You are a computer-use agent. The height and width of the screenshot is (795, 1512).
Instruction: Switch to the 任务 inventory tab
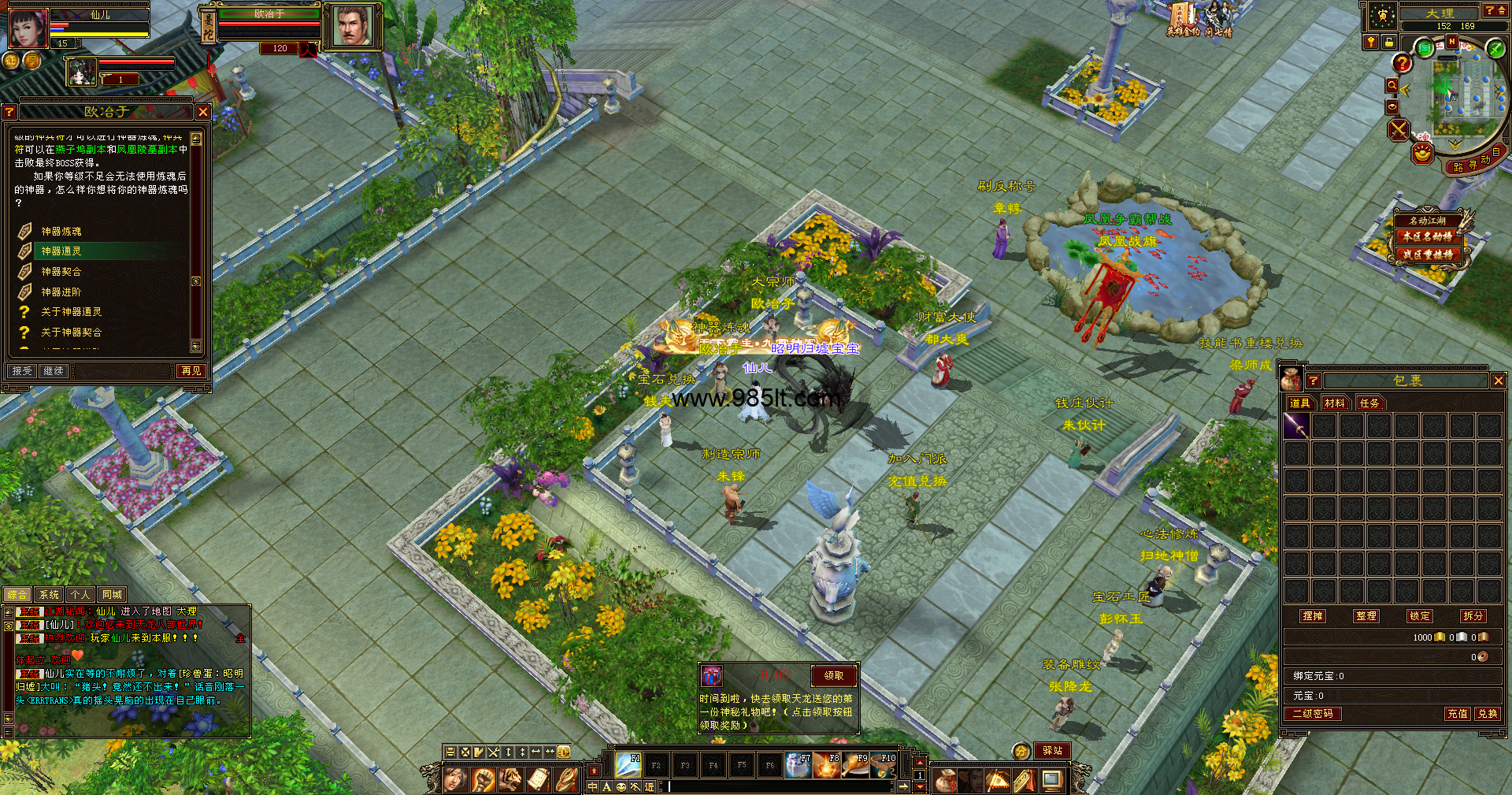click(1369, 403)
